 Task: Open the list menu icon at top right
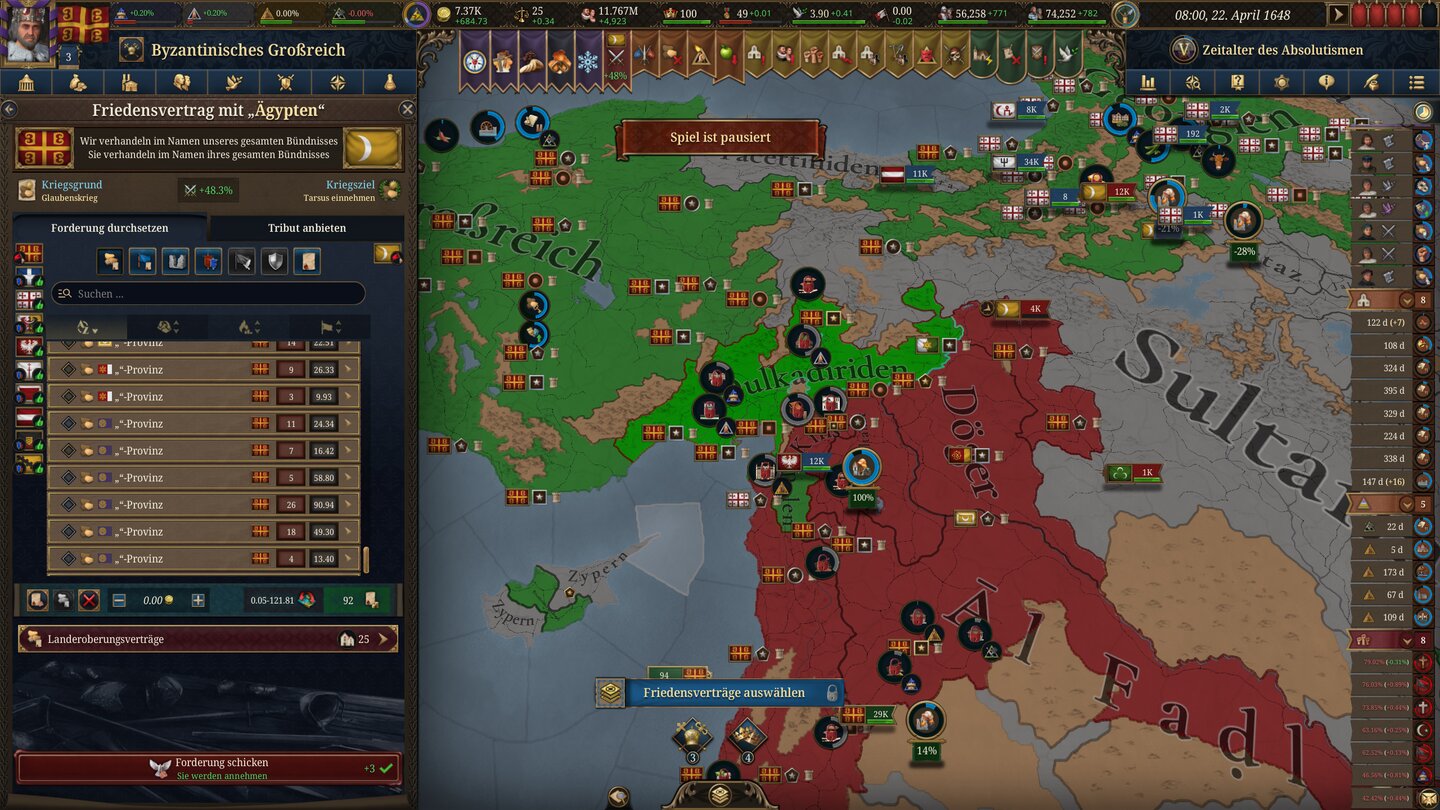1417,82
